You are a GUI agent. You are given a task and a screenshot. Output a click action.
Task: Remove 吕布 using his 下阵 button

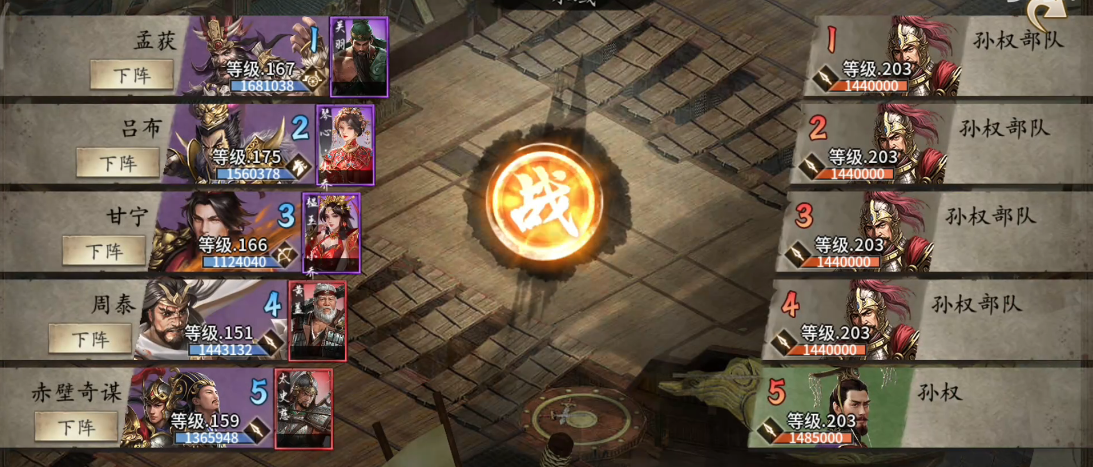pos(117,162)
